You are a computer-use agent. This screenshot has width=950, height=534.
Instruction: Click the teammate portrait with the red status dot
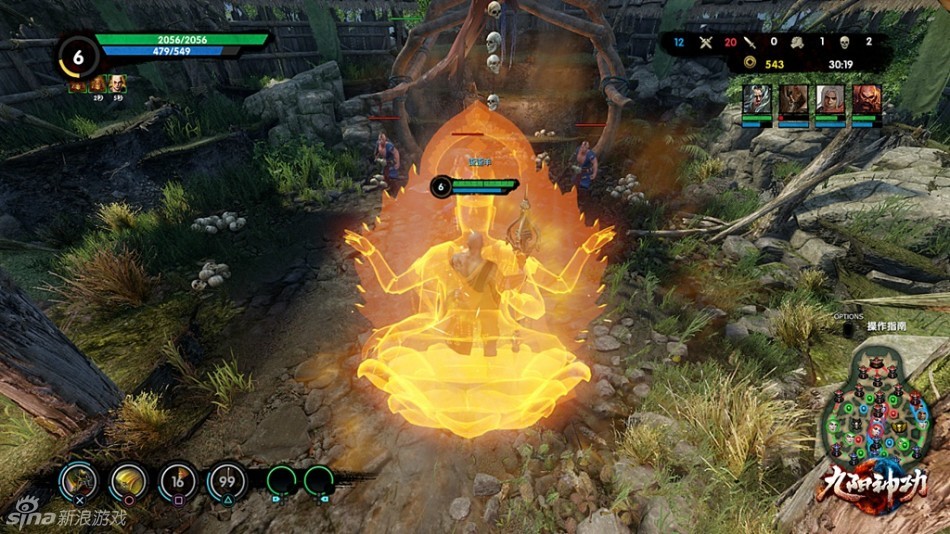[793, 100]
